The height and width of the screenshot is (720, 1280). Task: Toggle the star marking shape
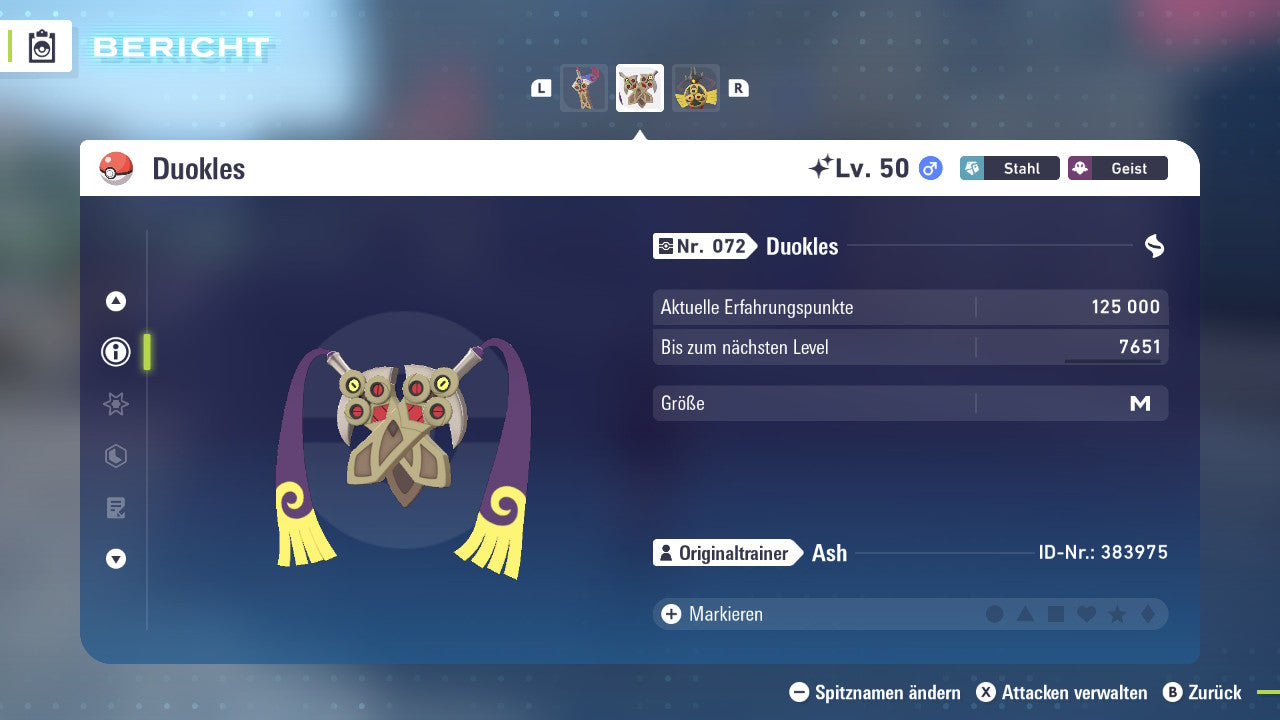pyautogui.click(x=1115, y=614)
